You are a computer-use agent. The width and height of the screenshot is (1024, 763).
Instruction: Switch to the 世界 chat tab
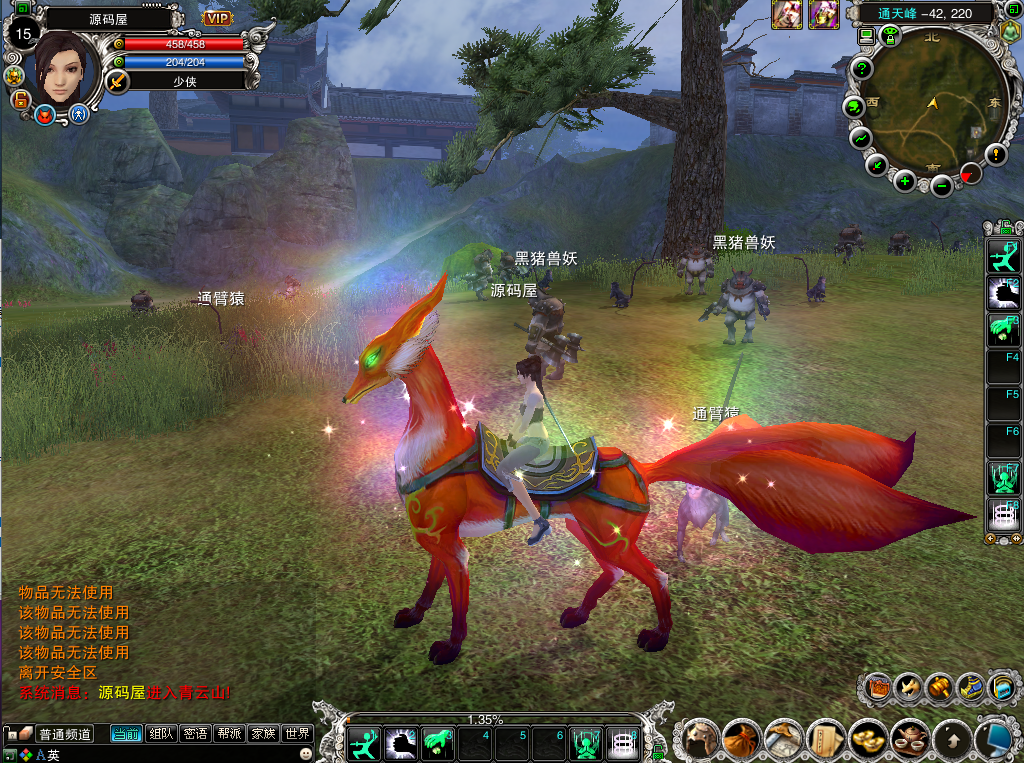tap(297, 734)
